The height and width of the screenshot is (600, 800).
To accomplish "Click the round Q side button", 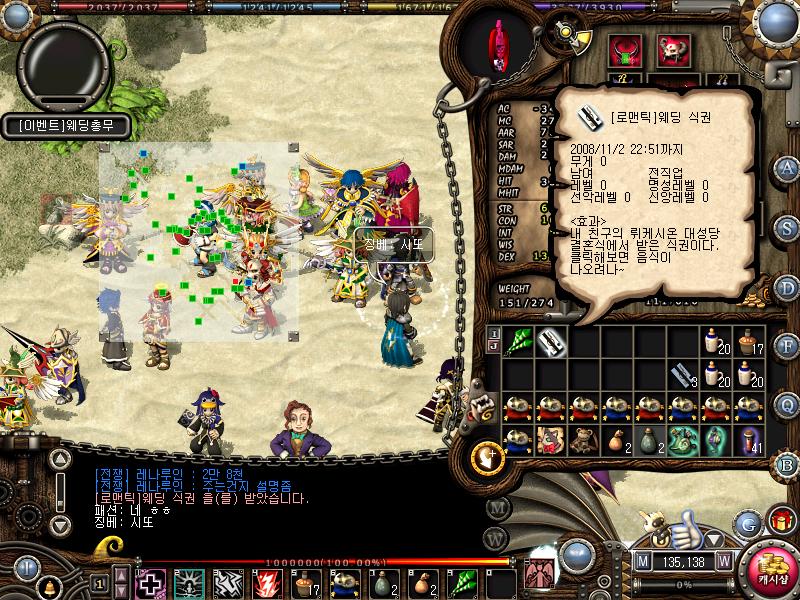I will coord(788,404).
